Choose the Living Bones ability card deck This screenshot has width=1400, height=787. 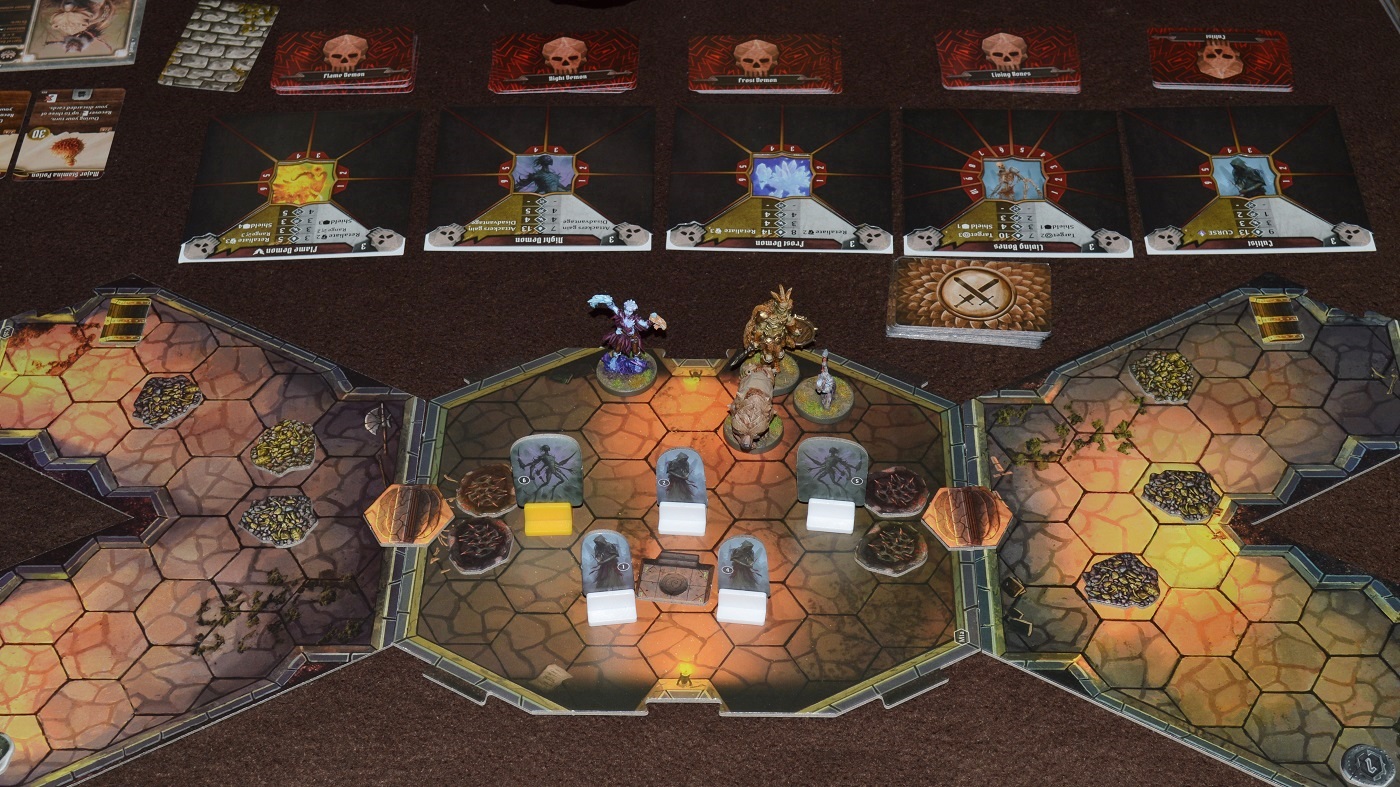click(x=1007, y=59)
